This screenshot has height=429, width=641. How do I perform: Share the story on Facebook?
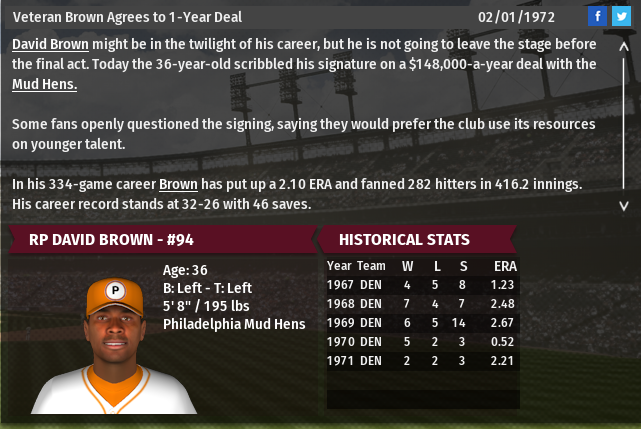coord(597,17)
